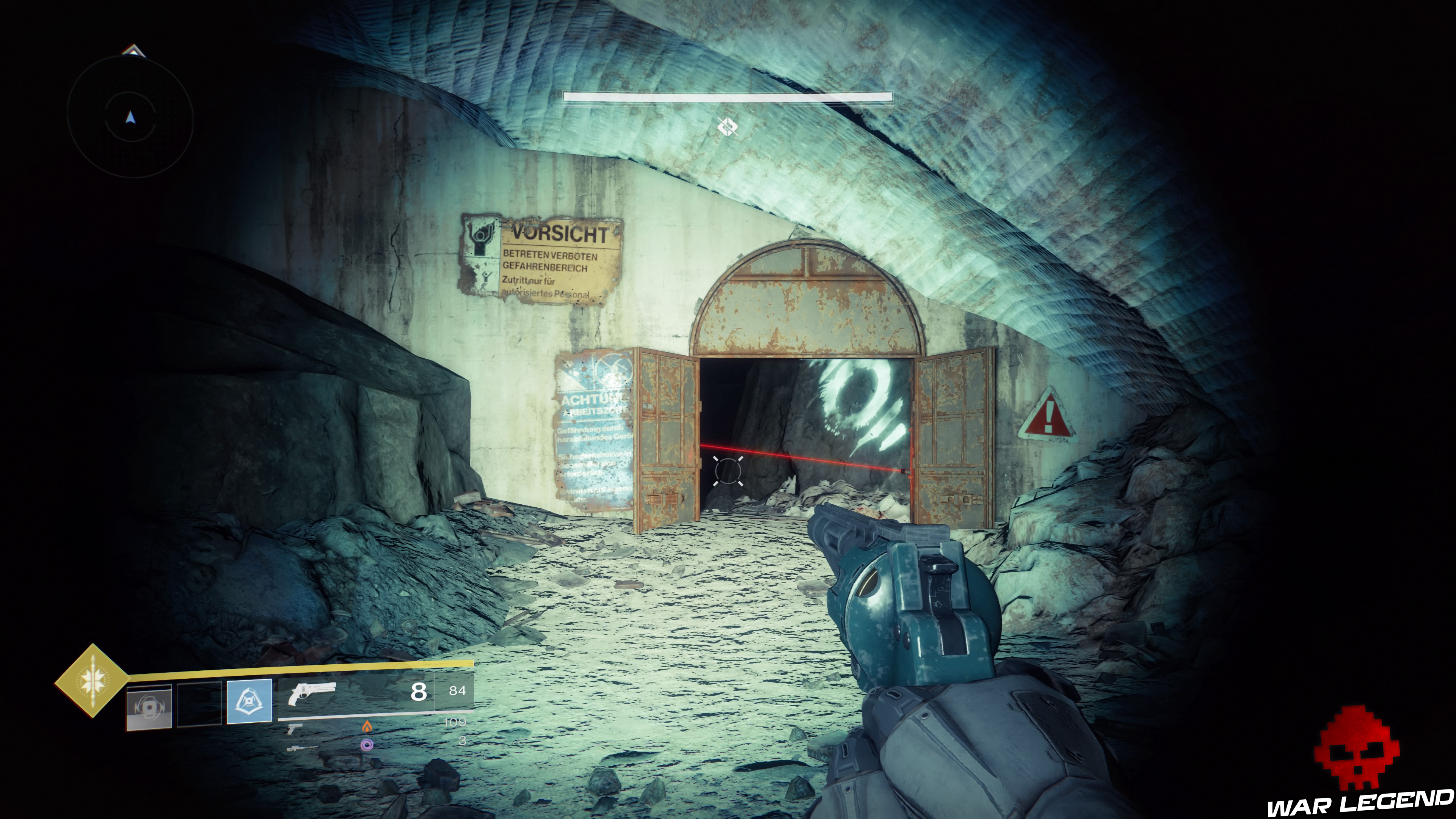Toggle the grenade ability slot
This screenshot has width=1456, height=819.
point(148,708)
